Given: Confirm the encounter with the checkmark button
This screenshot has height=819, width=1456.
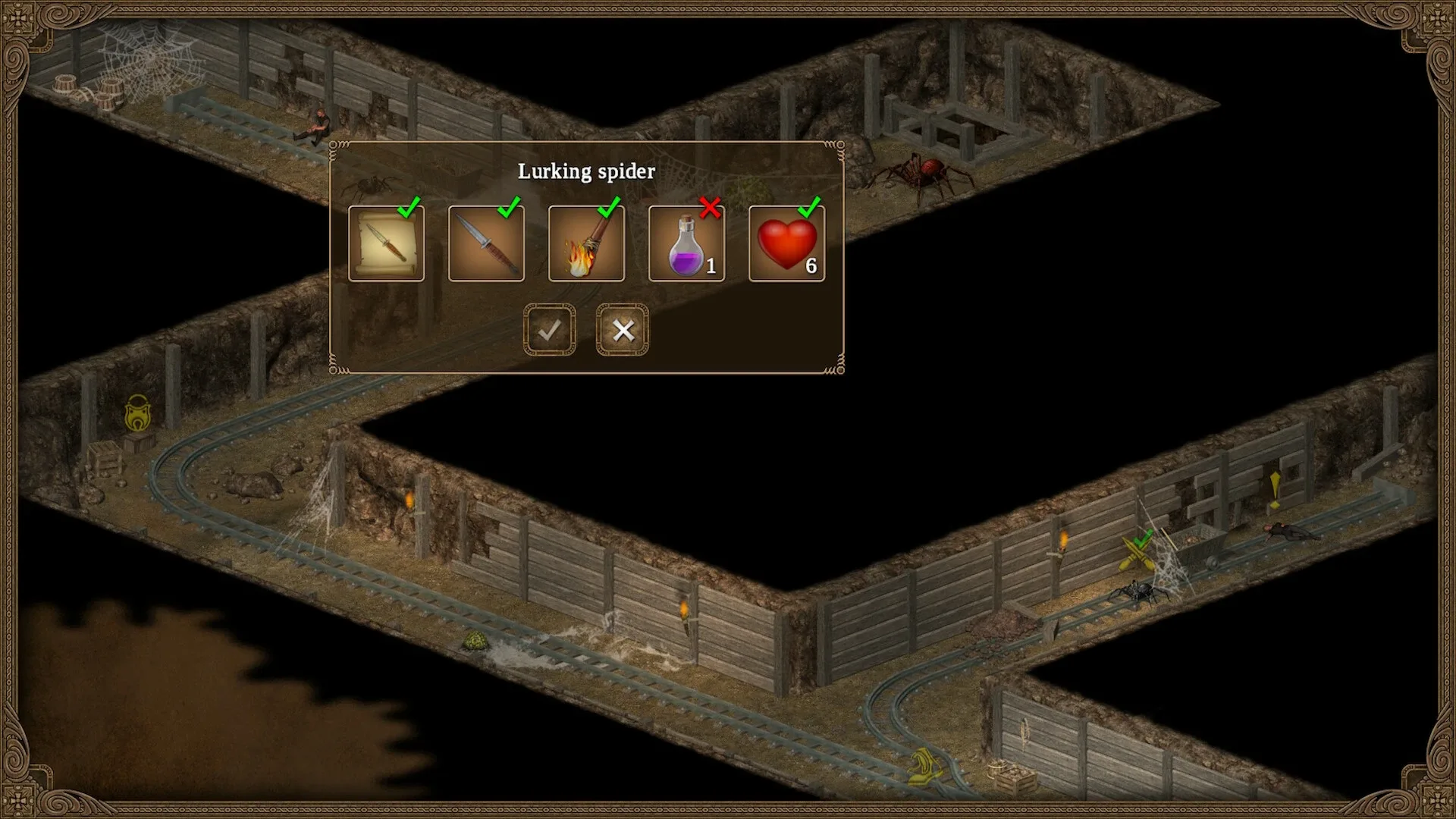Looking at the screenshot, I should (x=551, y=330).
